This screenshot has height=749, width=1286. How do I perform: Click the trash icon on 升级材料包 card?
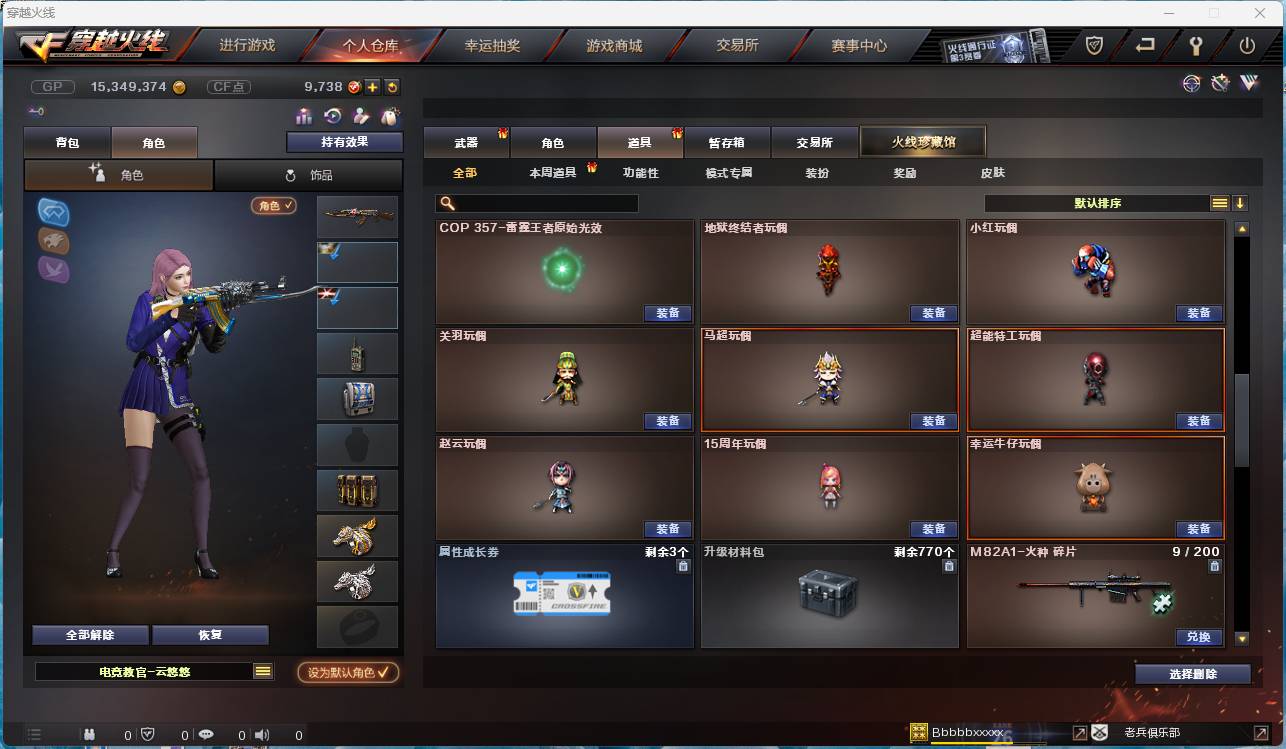(x=948, y=565)
